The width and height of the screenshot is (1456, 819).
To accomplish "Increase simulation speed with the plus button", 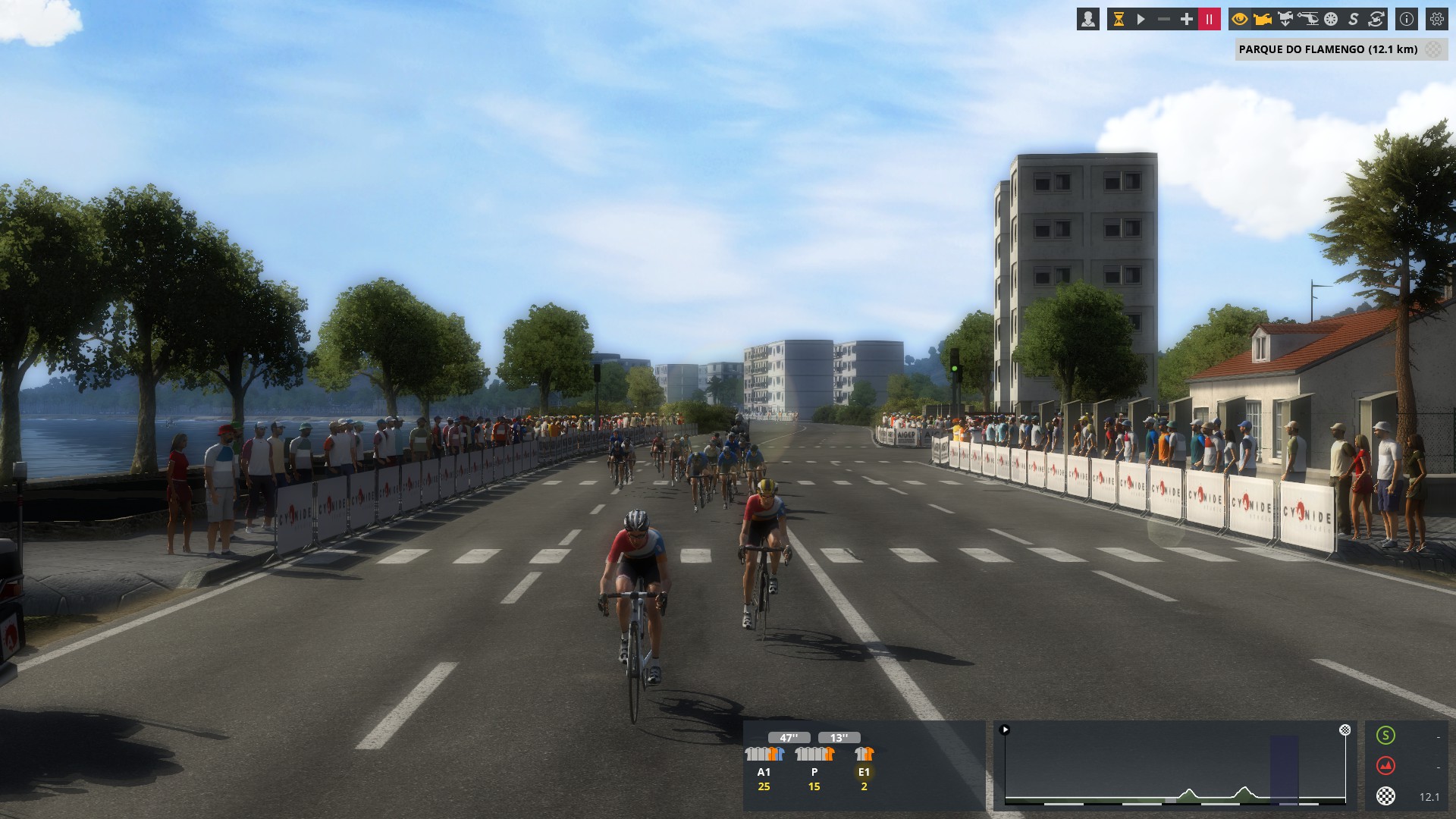I will [1187, 20].
